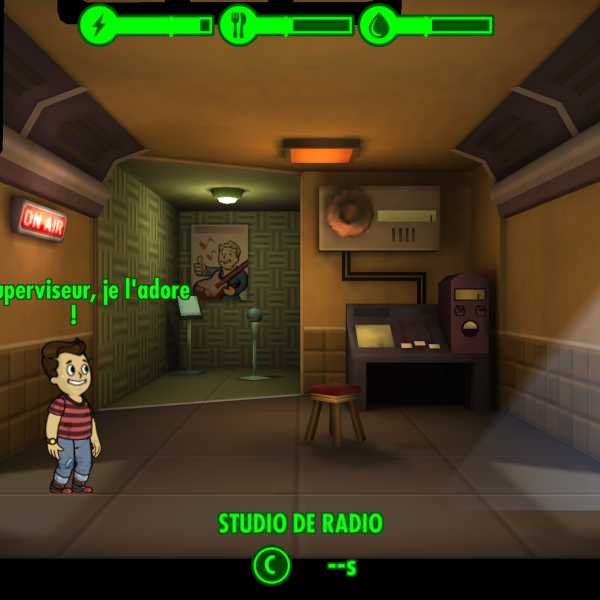Click the green caps icon below the room name

[271, 566]
